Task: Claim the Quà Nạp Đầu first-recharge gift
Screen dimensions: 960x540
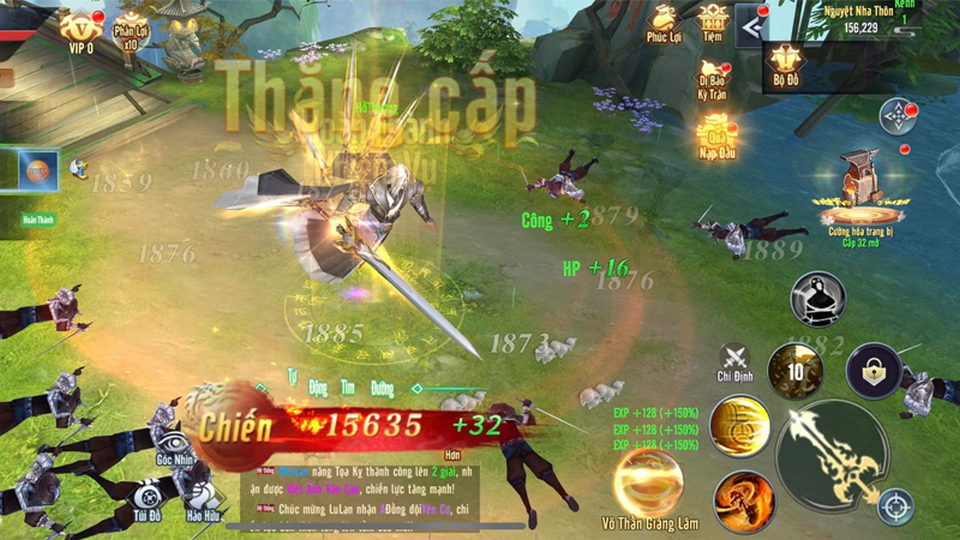Action: click(716, 137)
